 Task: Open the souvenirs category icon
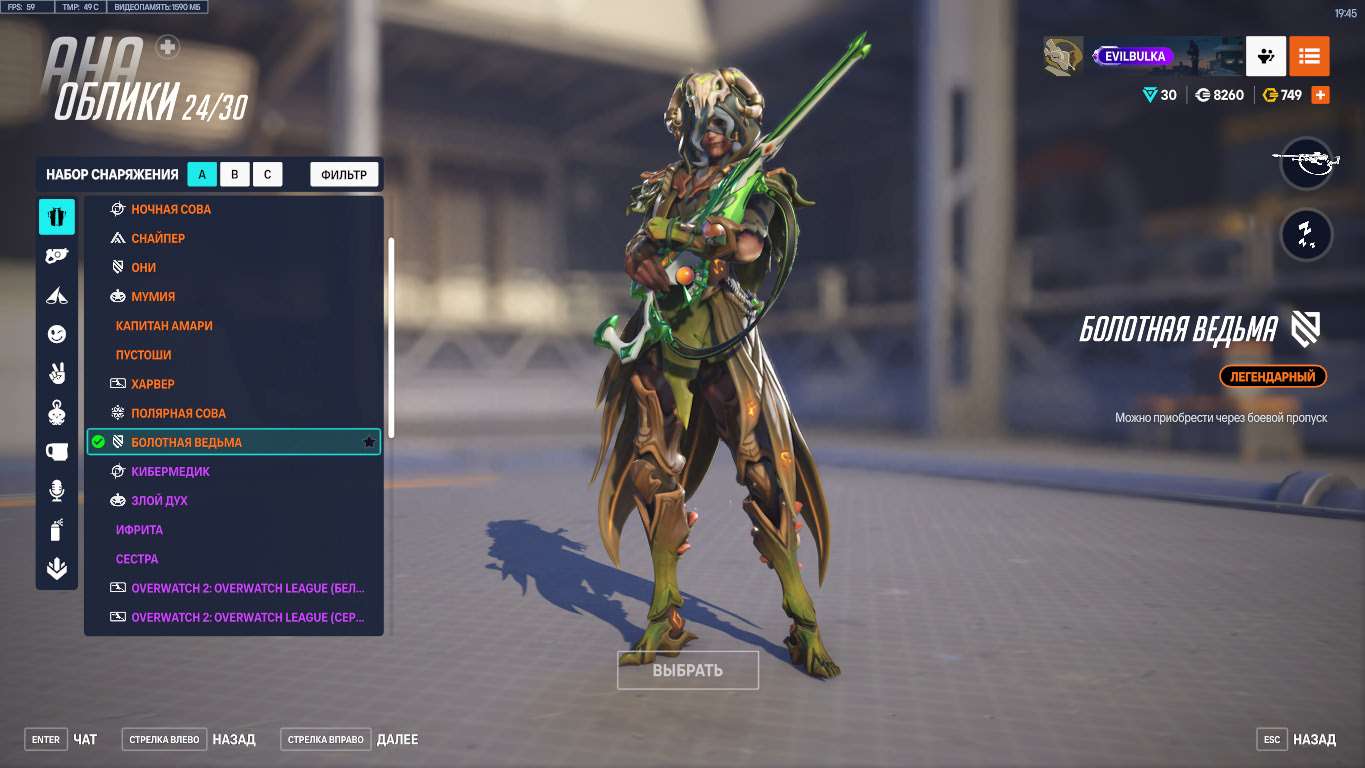[56, 451]
